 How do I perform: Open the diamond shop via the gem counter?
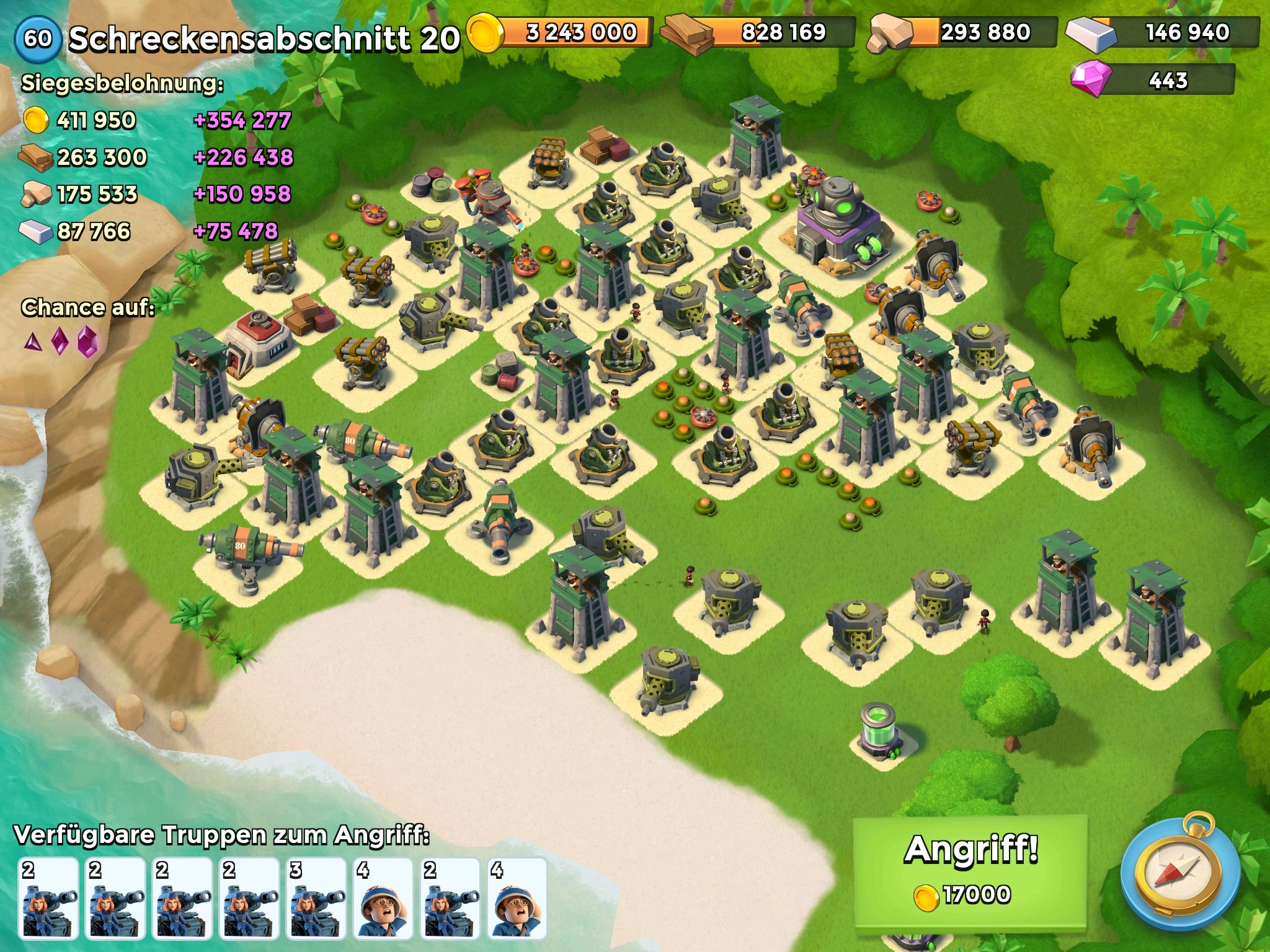tap(1153, 80)
